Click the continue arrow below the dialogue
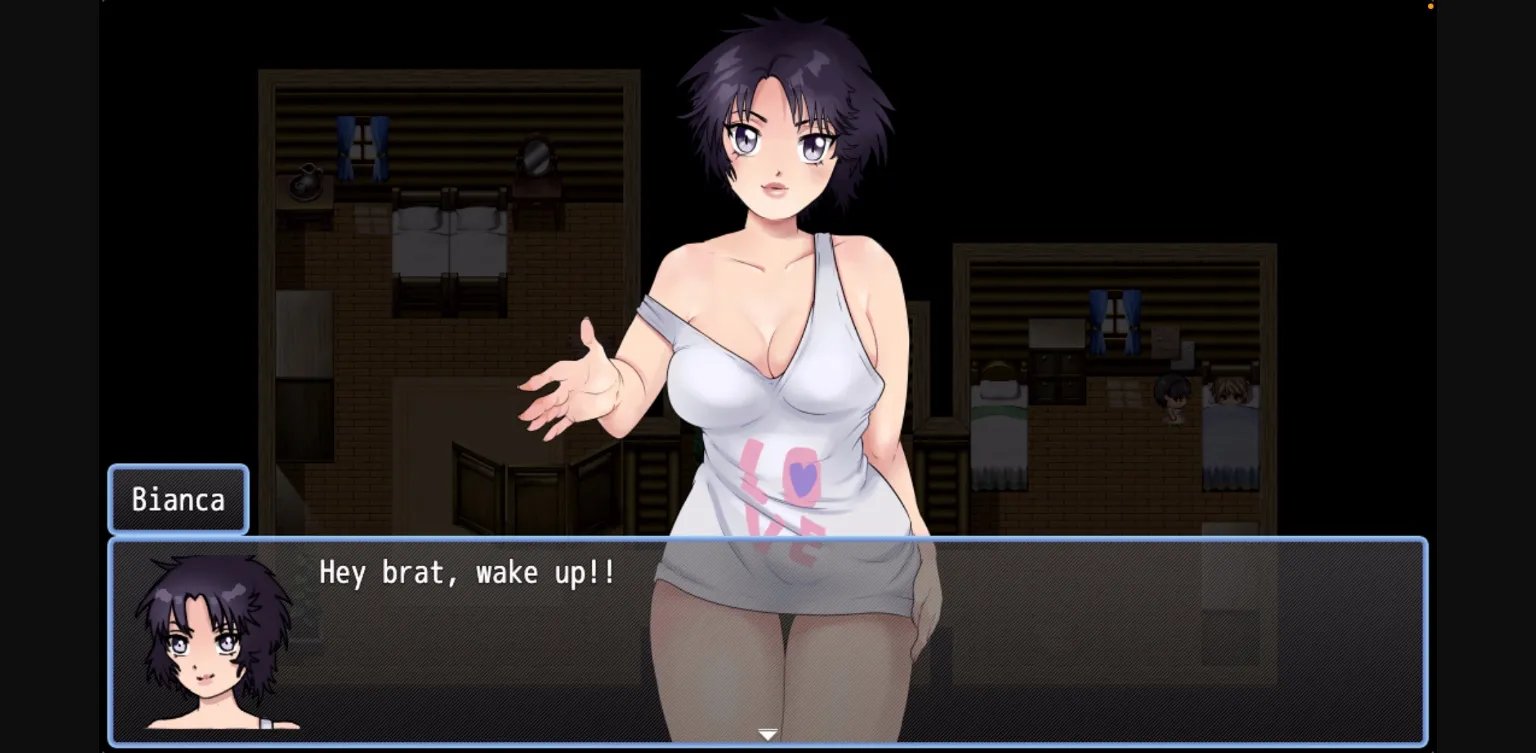 (768, 733)
